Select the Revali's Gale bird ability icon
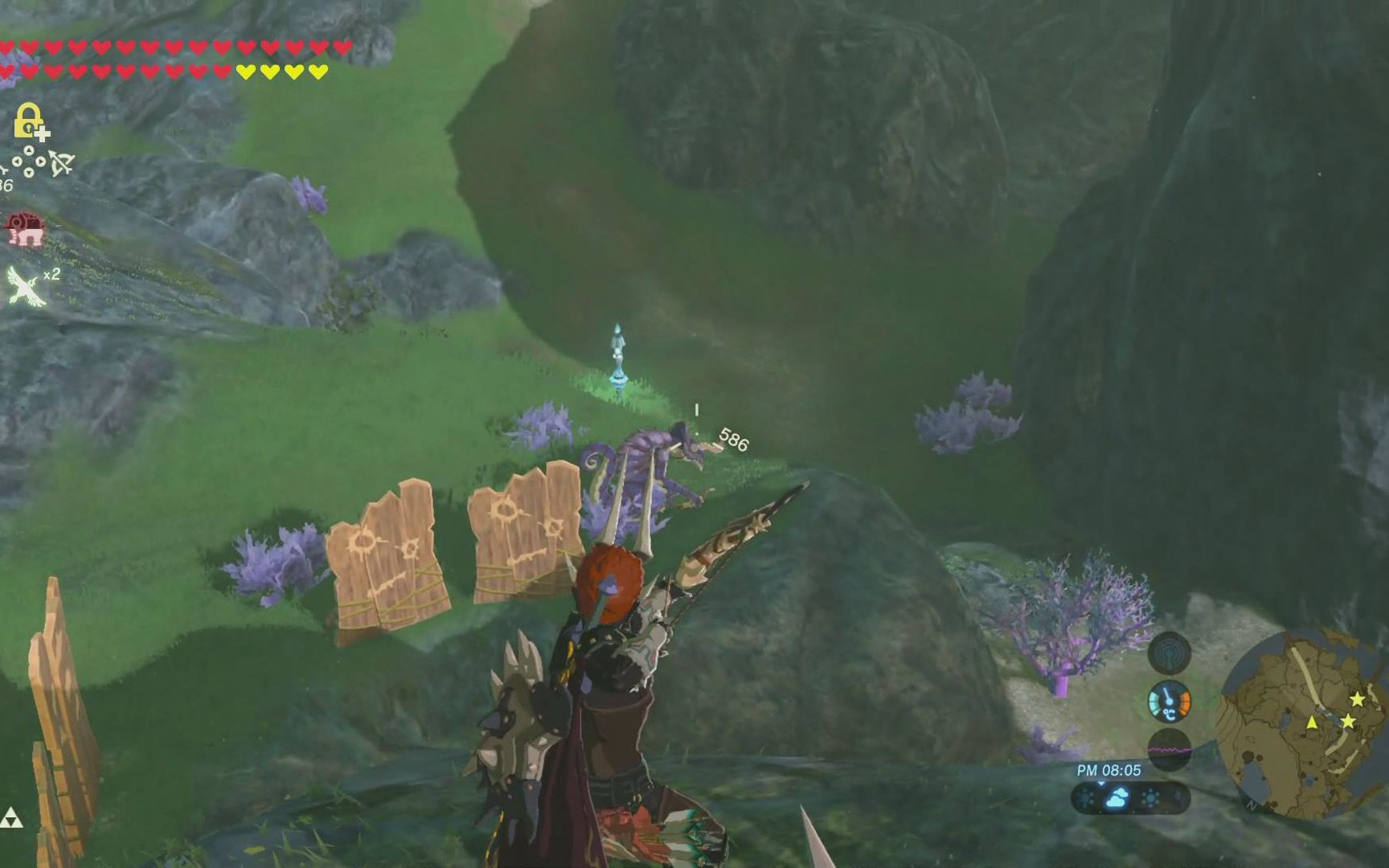 pos(26,286)
